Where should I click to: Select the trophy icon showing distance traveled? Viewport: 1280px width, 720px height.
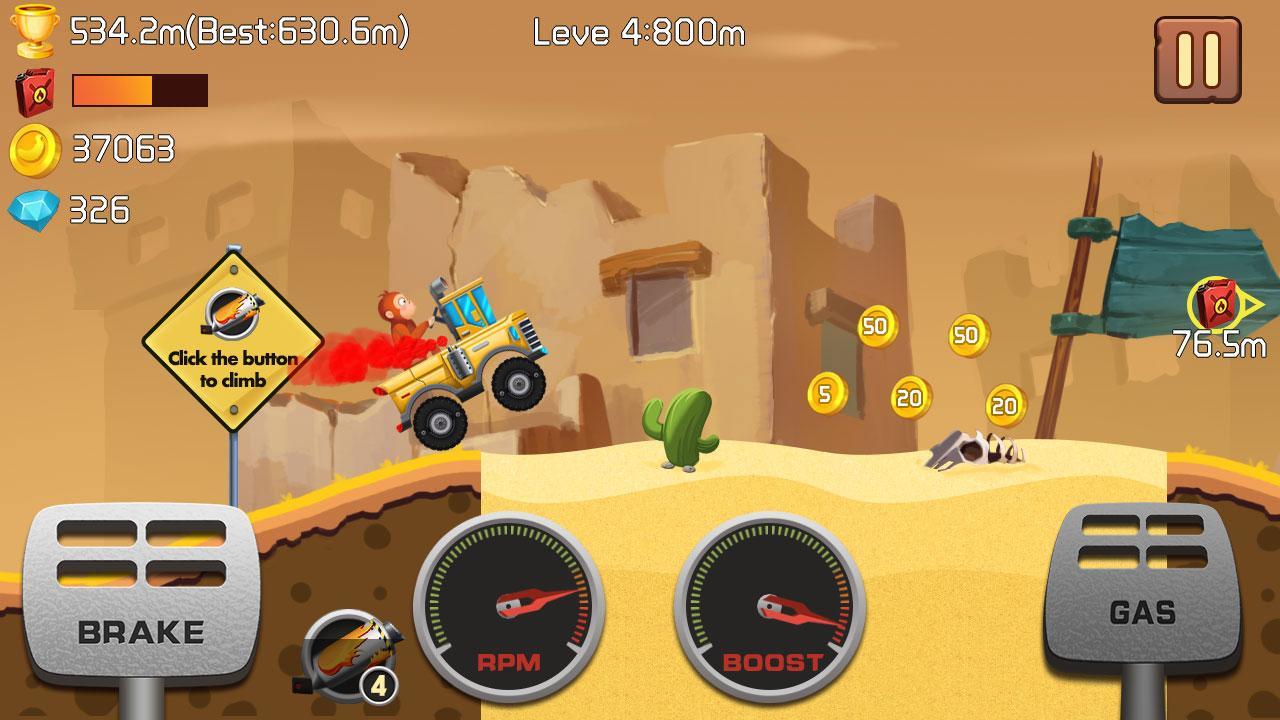[32, 28]
